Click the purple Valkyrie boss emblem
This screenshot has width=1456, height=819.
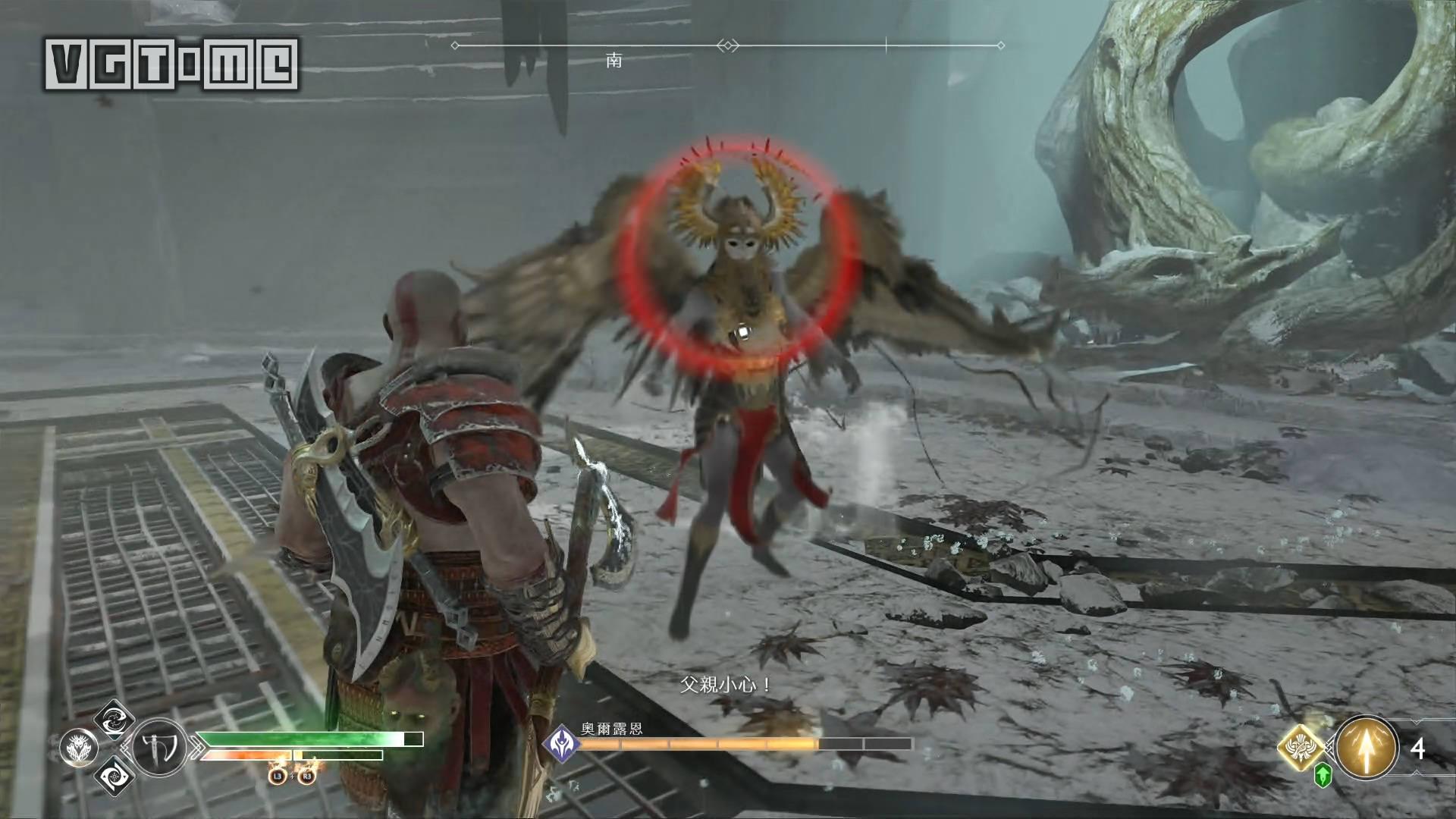[563, 743]
